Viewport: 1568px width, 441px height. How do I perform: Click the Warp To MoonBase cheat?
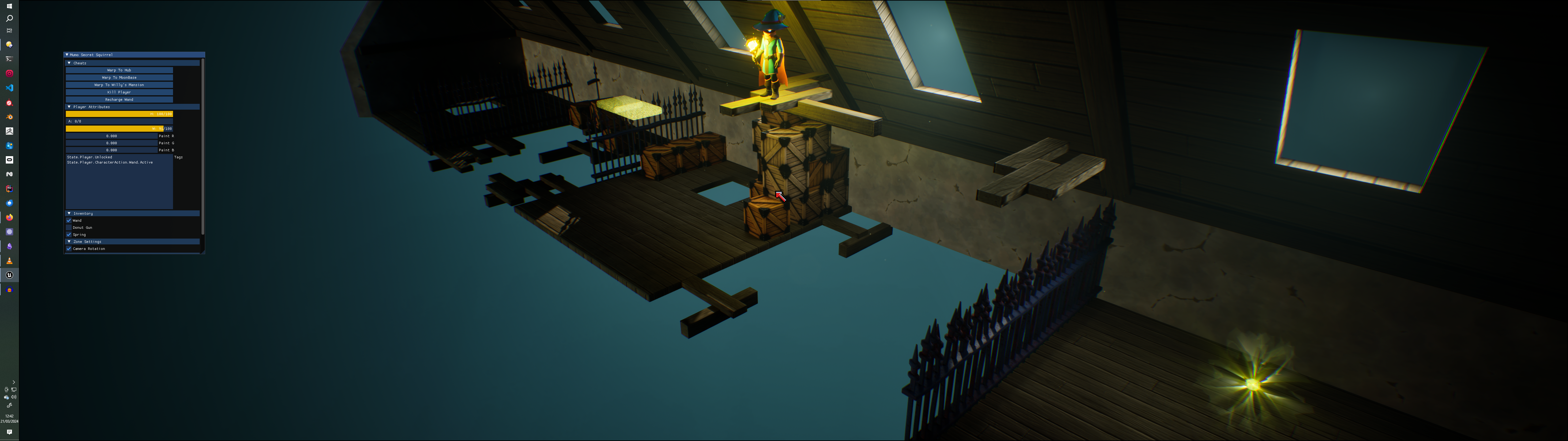click(119, 77)
